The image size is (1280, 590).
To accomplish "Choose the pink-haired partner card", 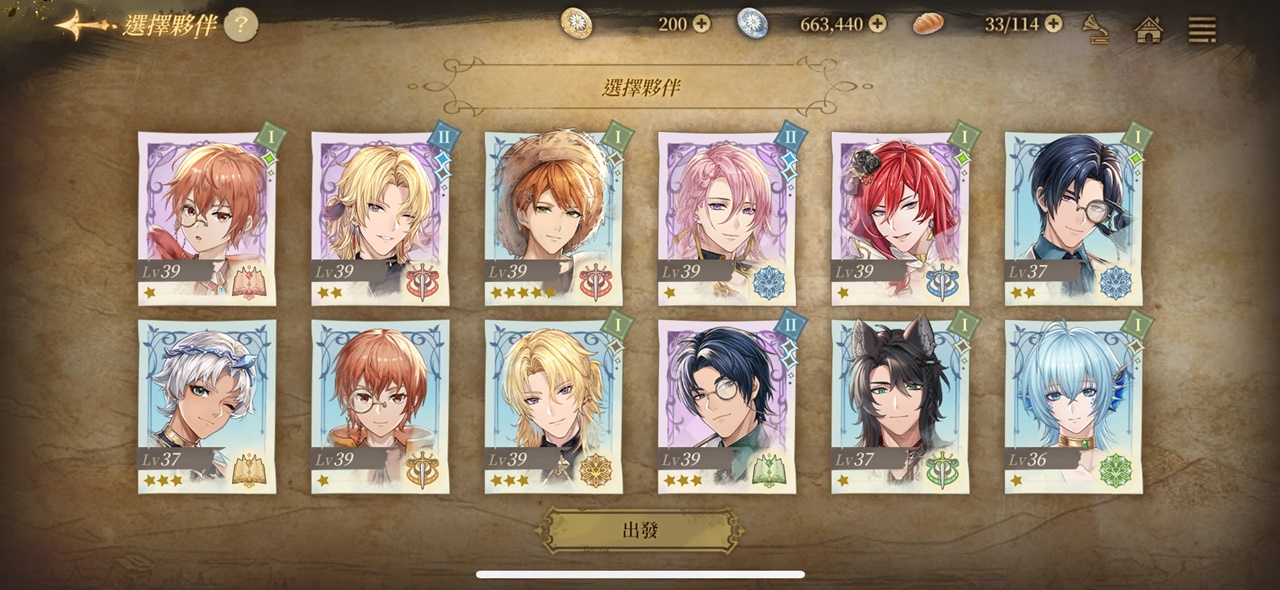I will pos(726,219).
